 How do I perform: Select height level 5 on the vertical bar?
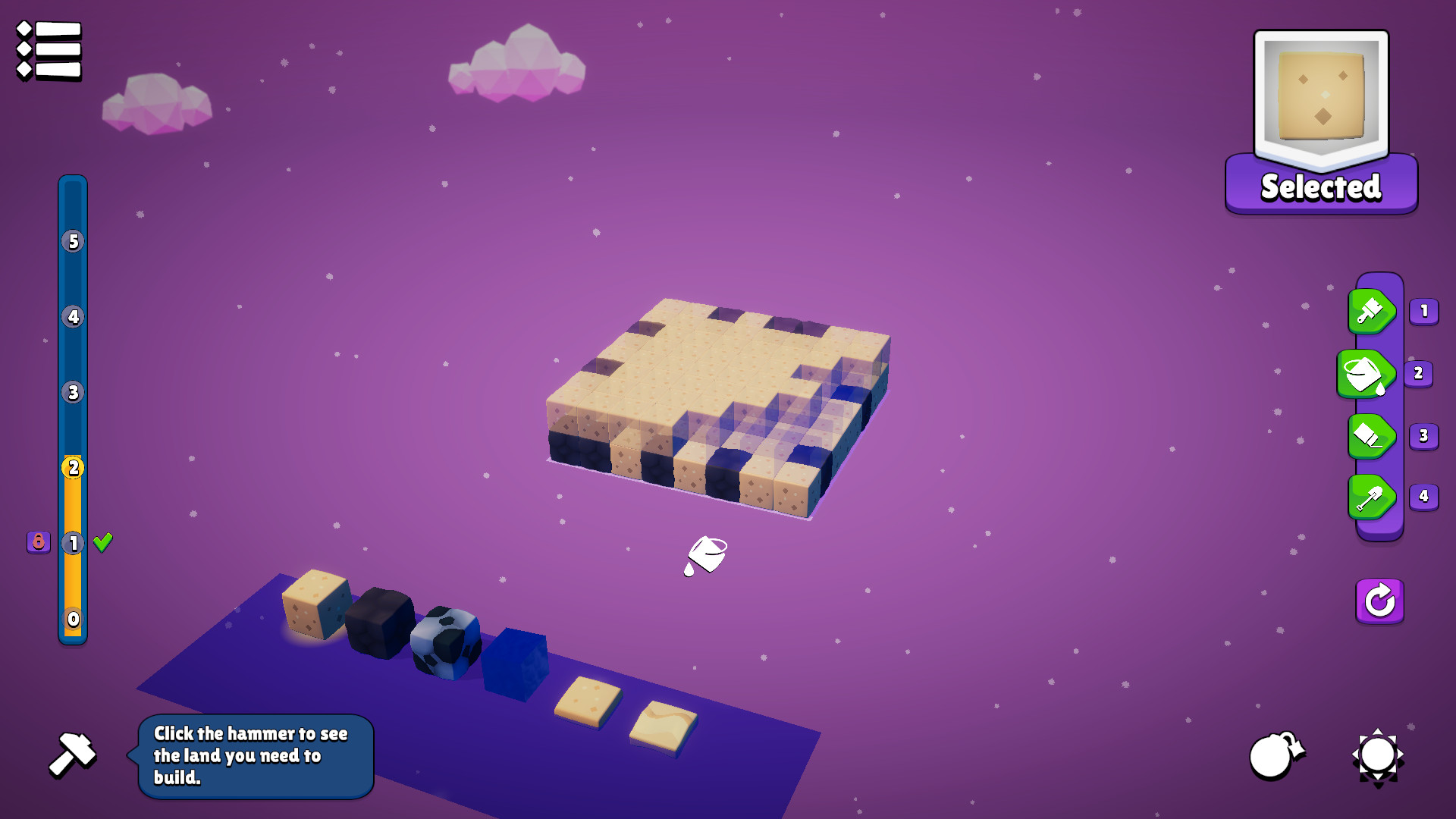click(73, 243)
